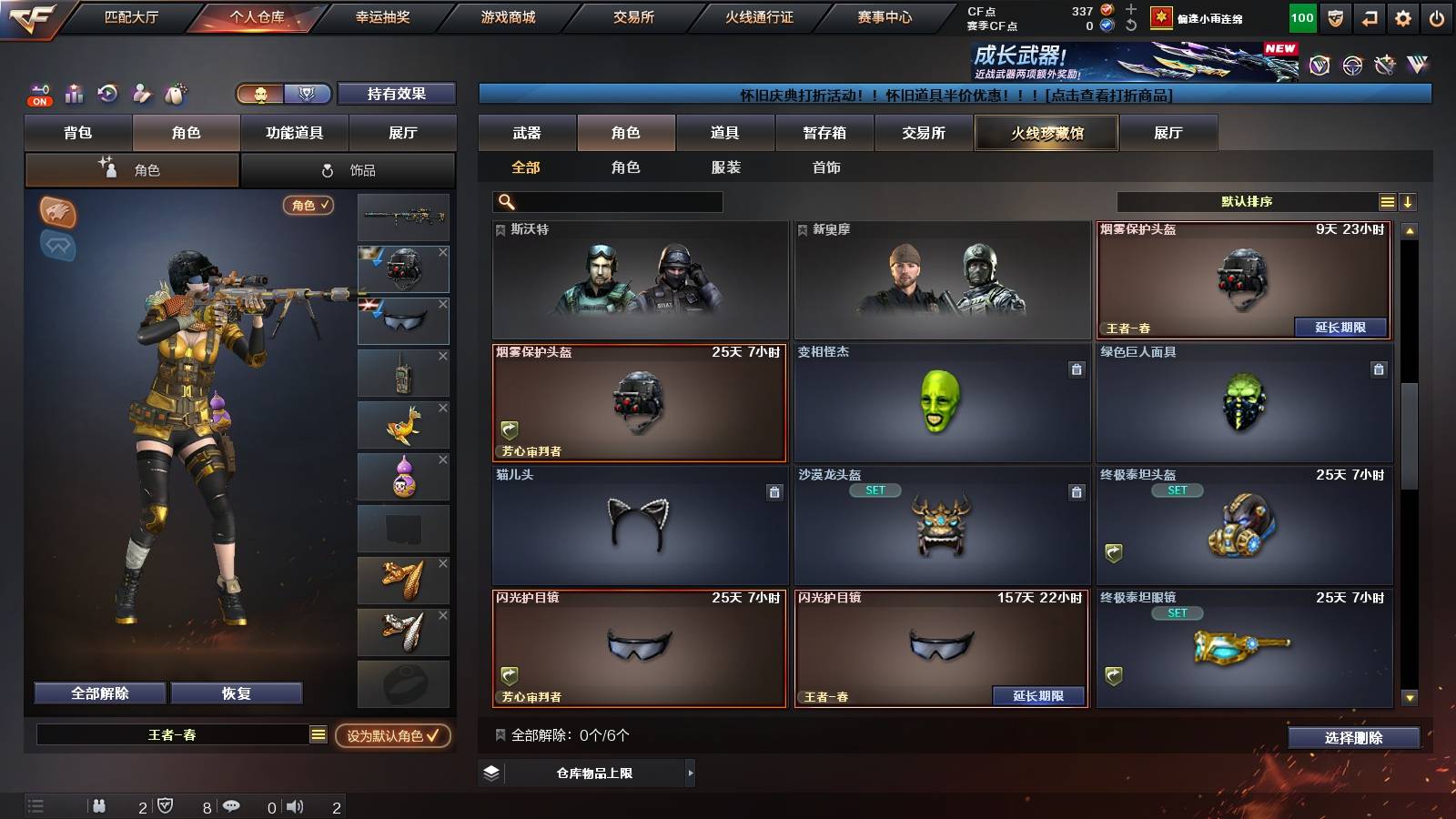This screenshot has width=1456, height=819.
Task: Click the return arrow icon near top right
Action: tap(1368, 16)
